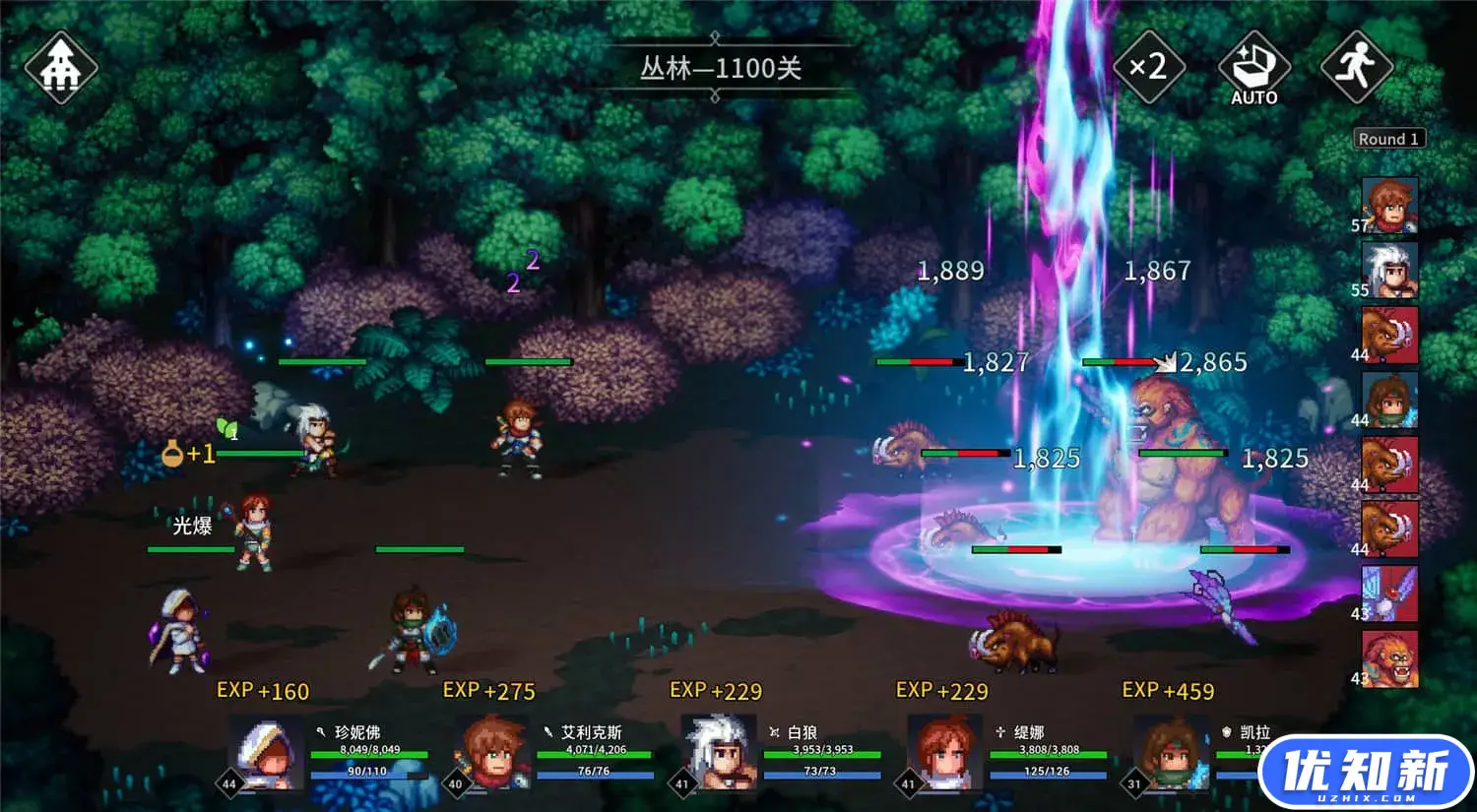This screenshot has height=812, width=1477.
Task: Click the Round 1 indicator badge
Action: (x=1388, y=139)
